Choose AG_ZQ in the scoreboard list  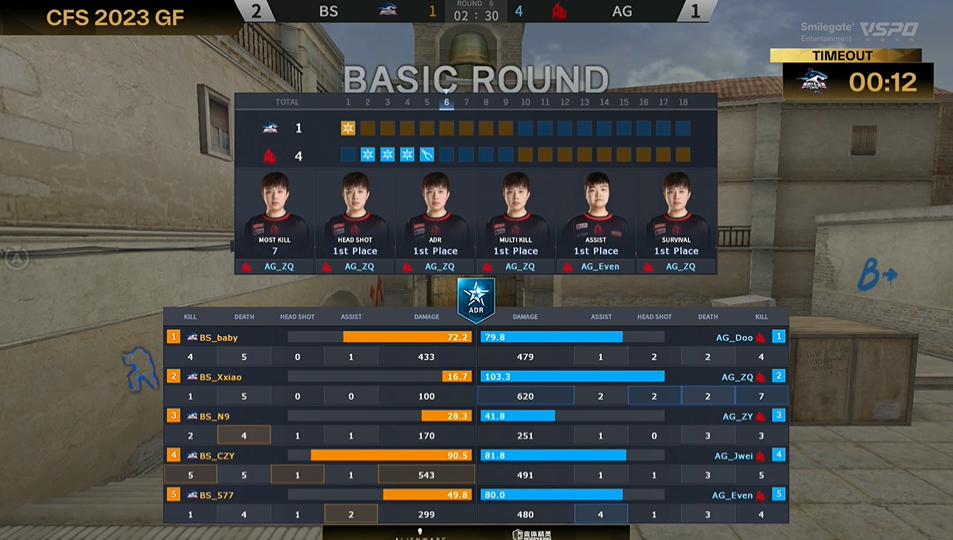tap(737, 377)
